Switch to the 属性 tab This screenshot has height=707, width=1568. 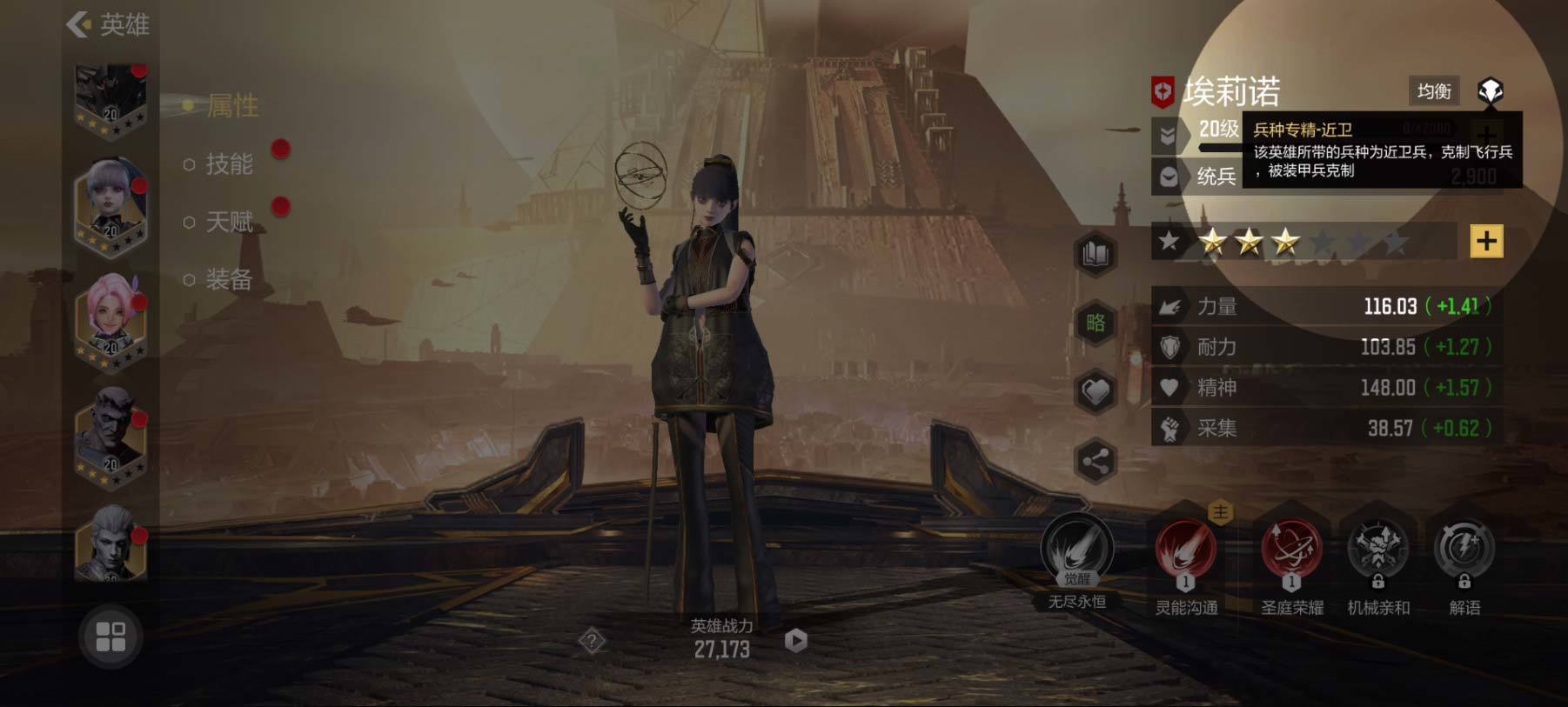point(231,106)
